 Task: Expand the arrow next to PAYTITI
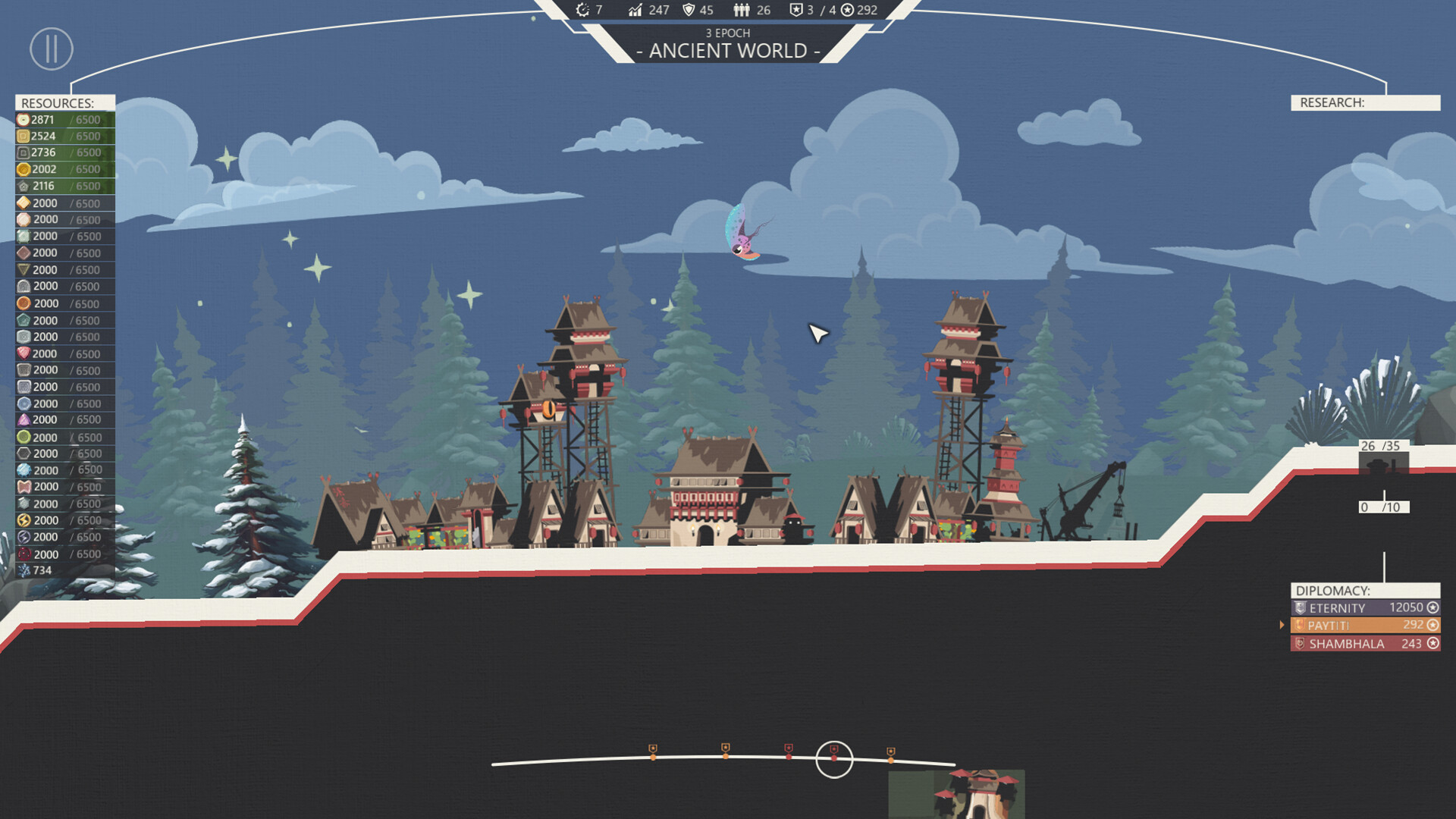tap(1283, 625)
